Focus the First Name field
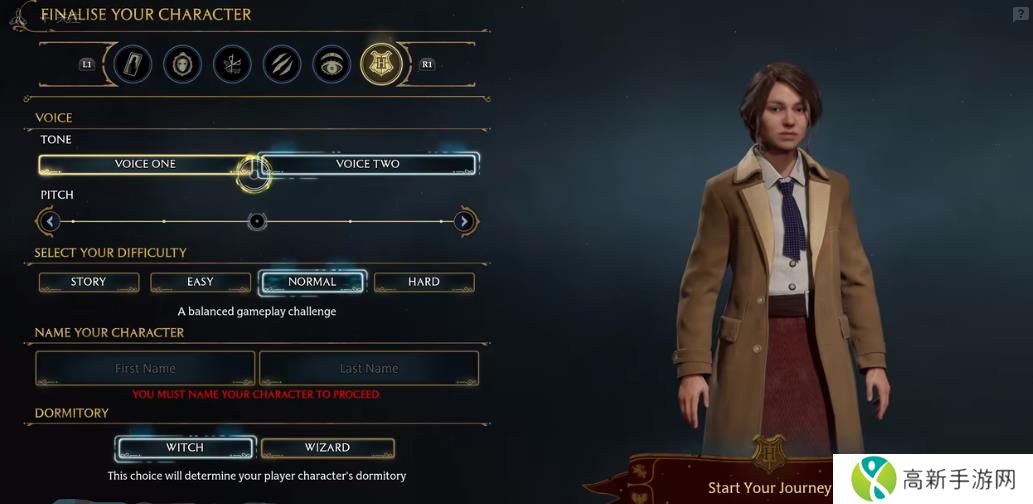The height and width of the screenshot is (504, 1033). click(145, 368)
